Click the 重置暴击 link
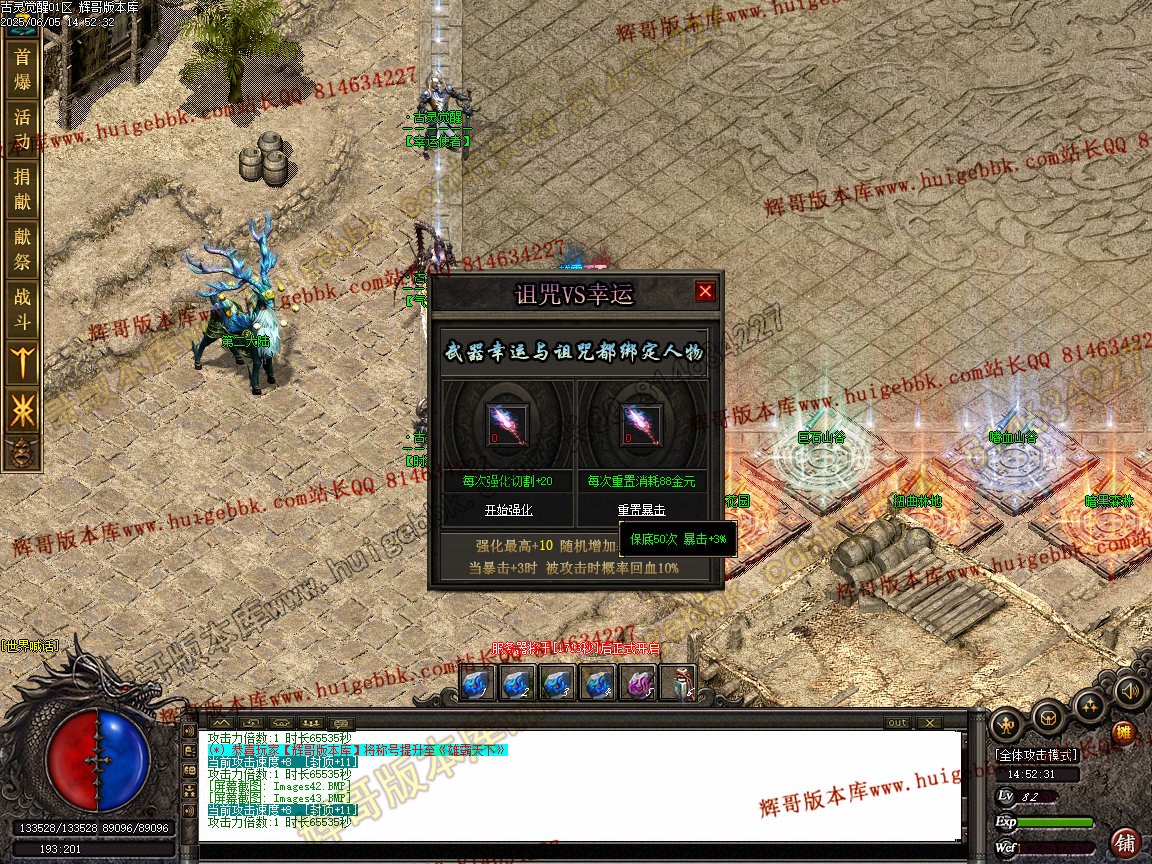This screenshot has width=1152, height=864. pos(641,510)
